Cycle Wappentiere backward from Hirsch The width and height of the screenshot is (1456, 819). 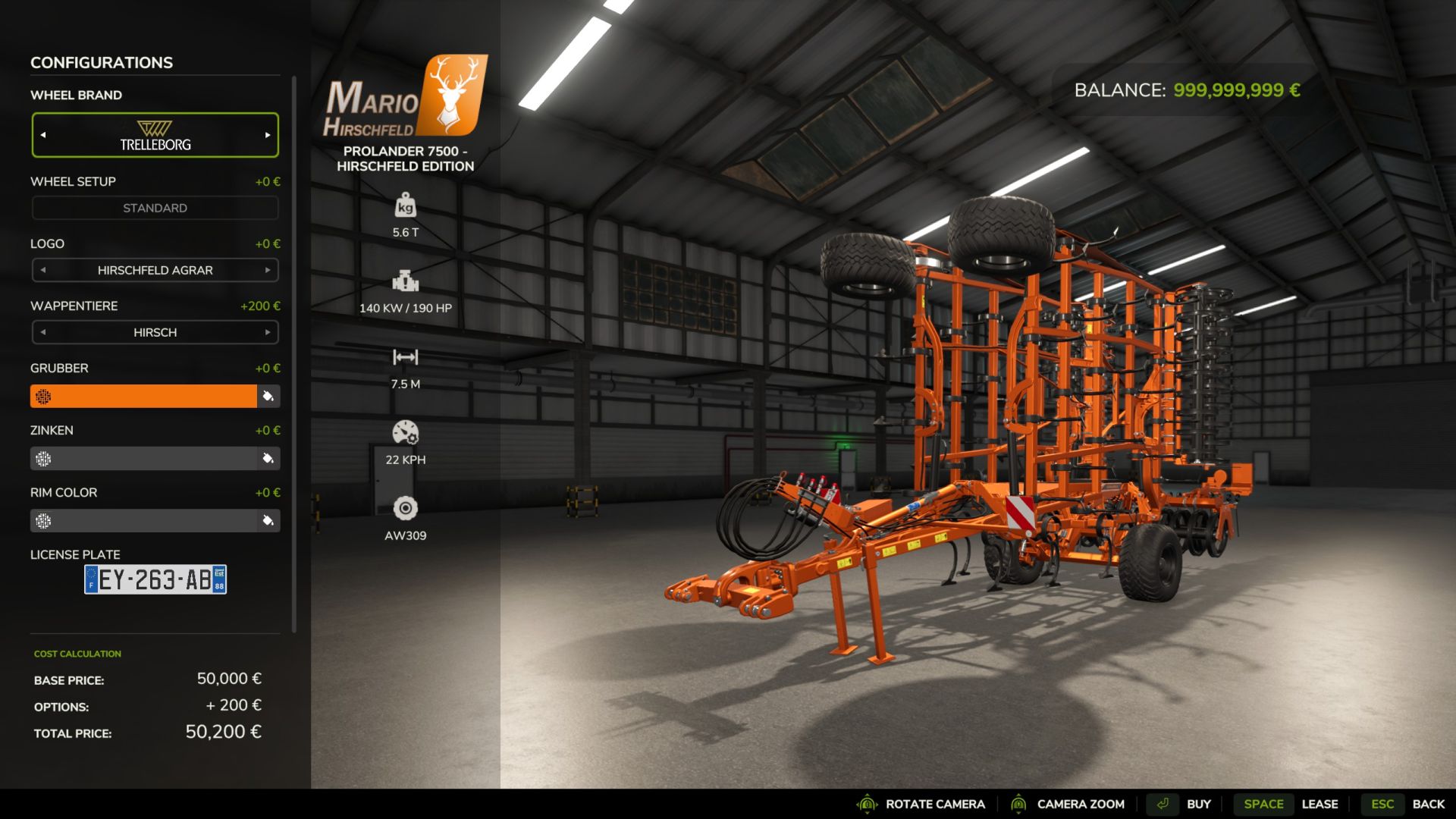(x=43, y=332)
